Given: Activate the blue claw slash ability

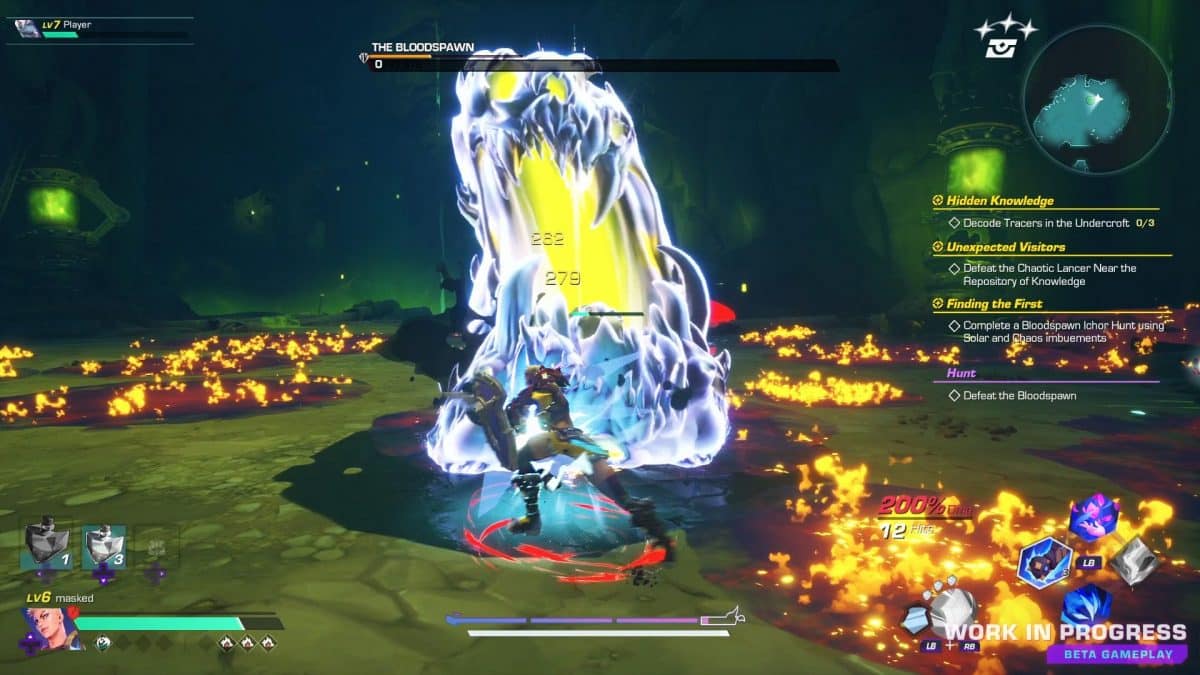Looking at the screenshot, I should [x=1087, y=607].
